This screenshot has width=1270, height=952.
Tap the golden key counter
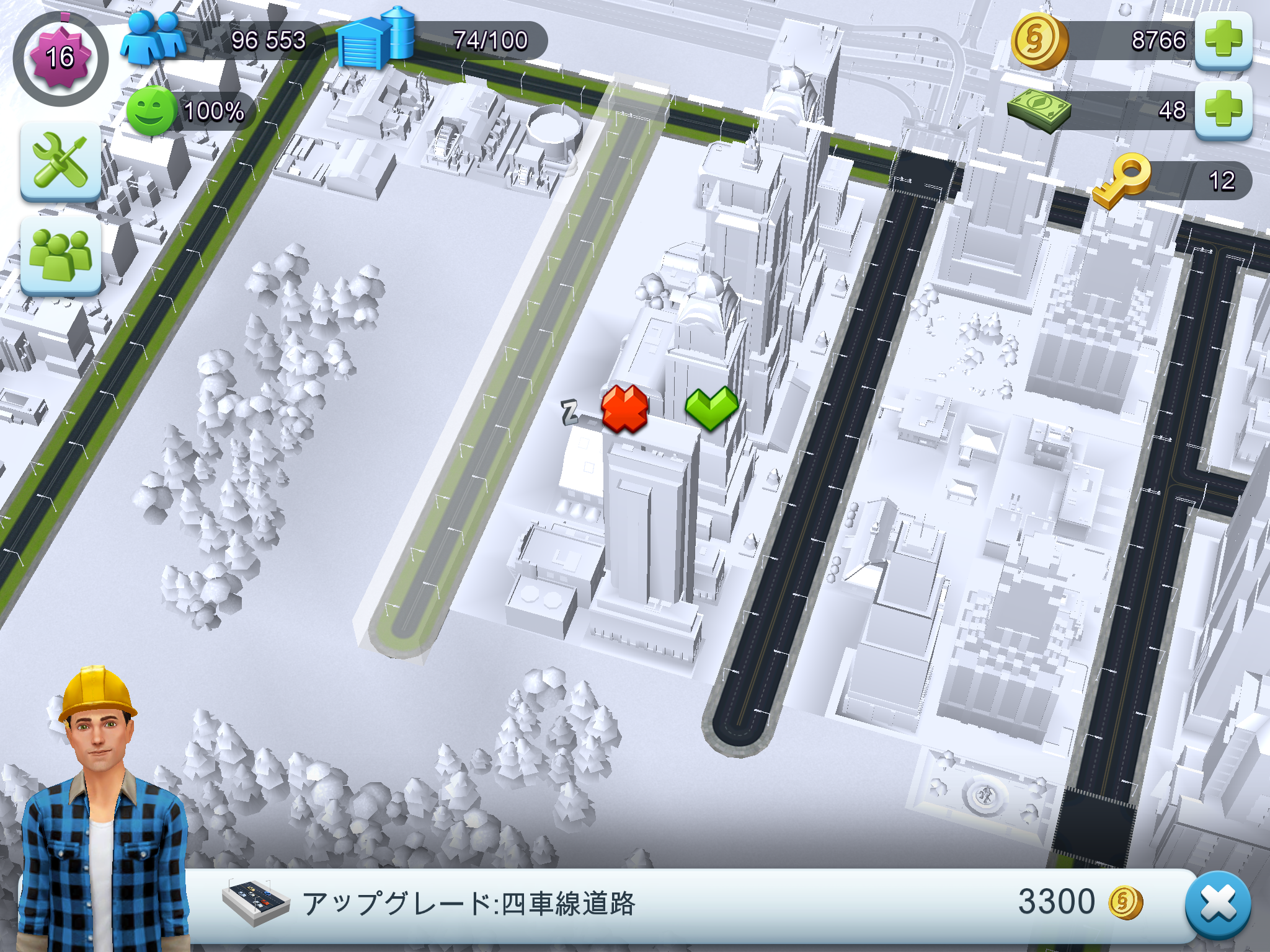coord(1172,180)
